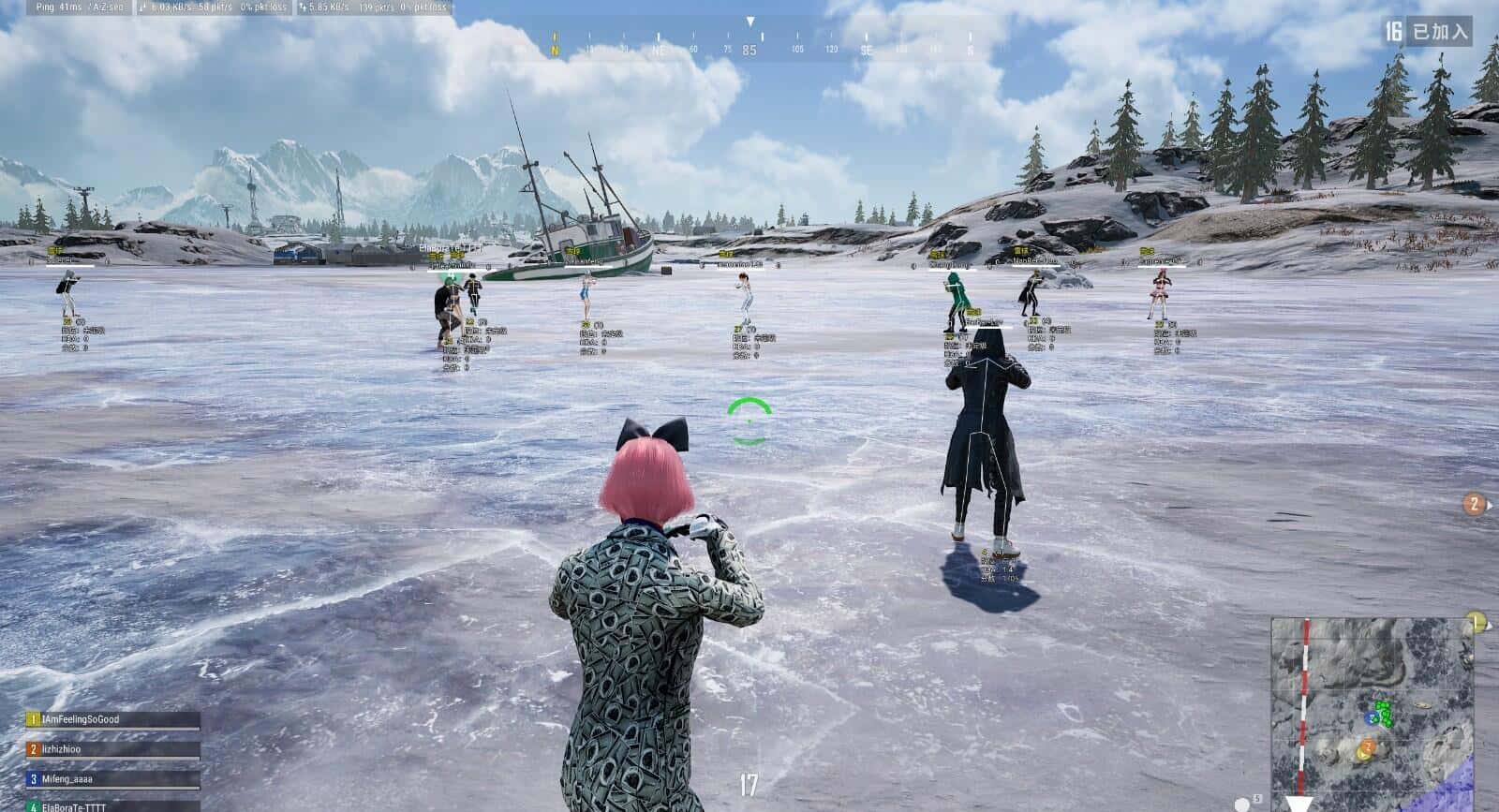1499x812 pixels.
Task: Click the yellow number 1 teammate edge marker
Action: click(1477, 622)
